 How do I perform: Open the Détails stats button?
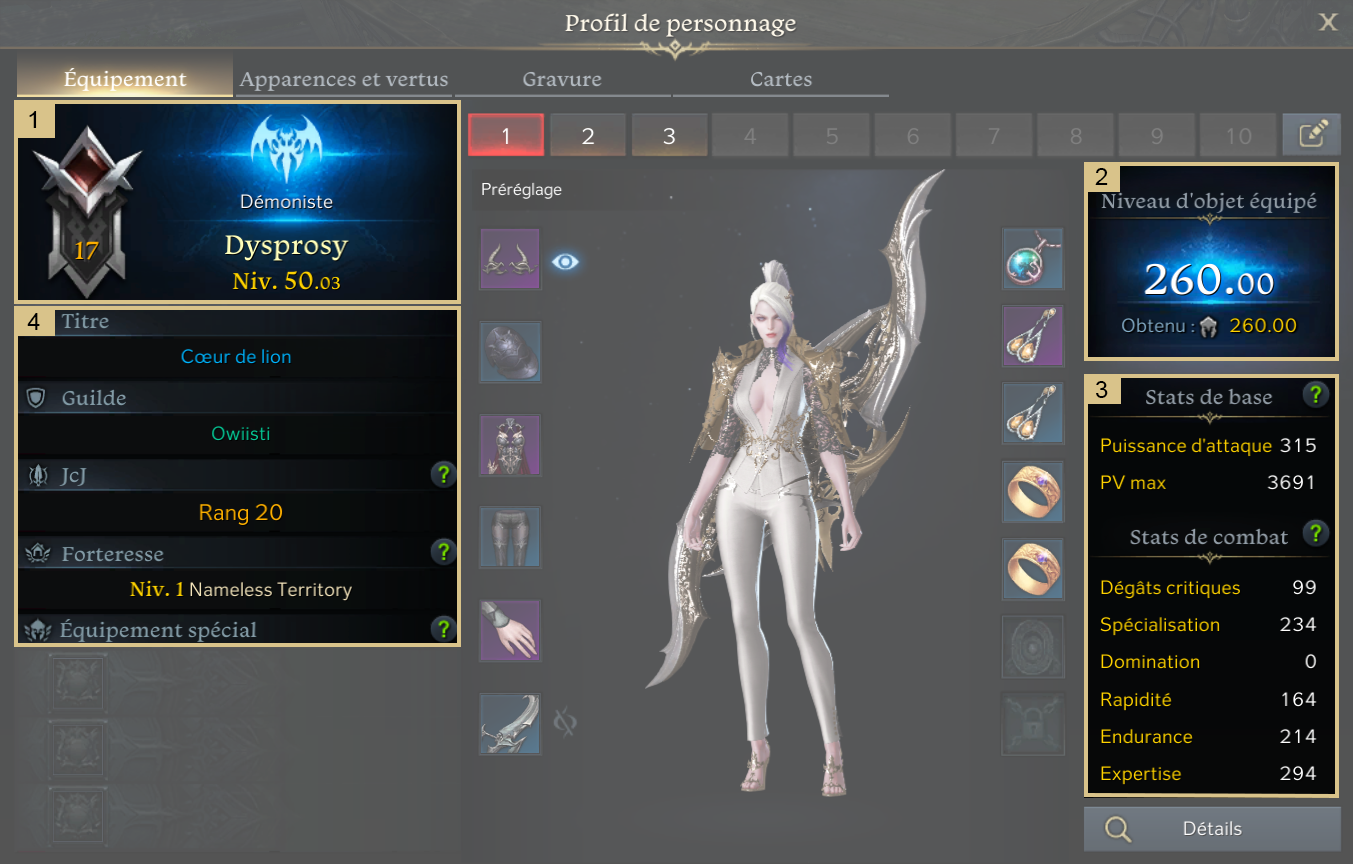[1211, 829]
